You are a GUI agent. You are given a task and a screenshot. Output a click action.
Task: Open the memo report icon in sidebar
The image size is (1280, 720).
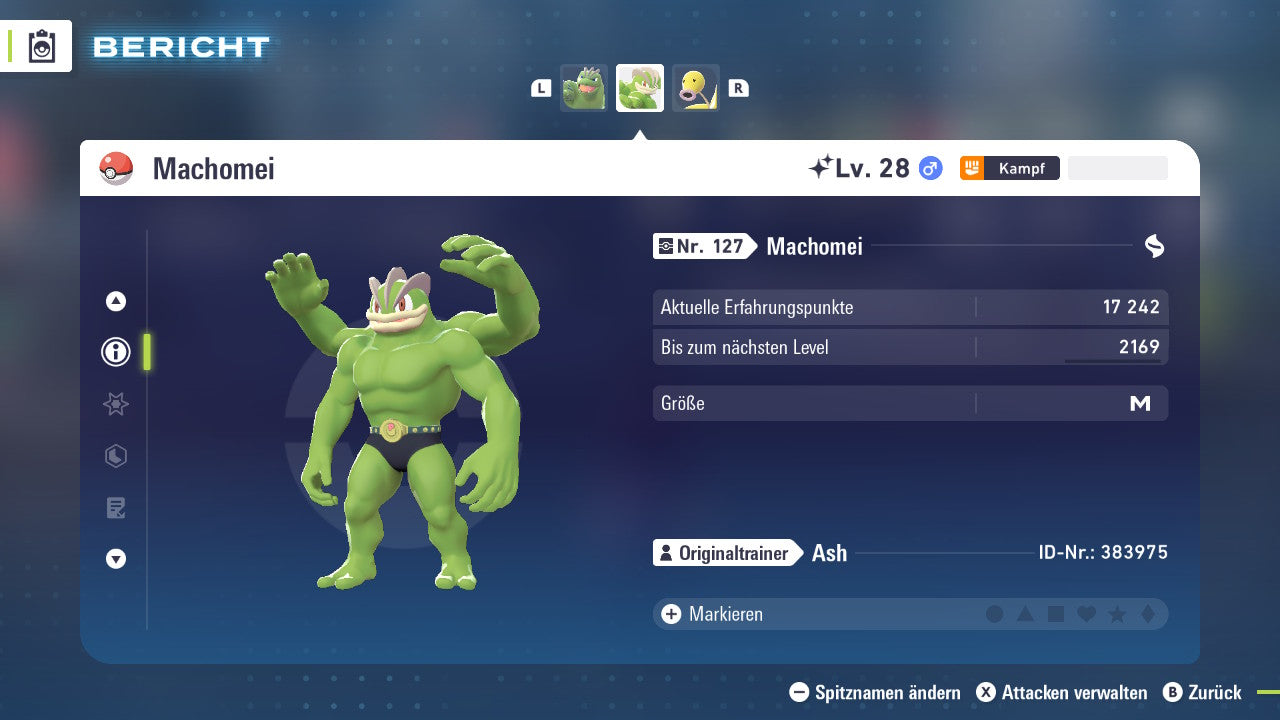click(115, 508)
